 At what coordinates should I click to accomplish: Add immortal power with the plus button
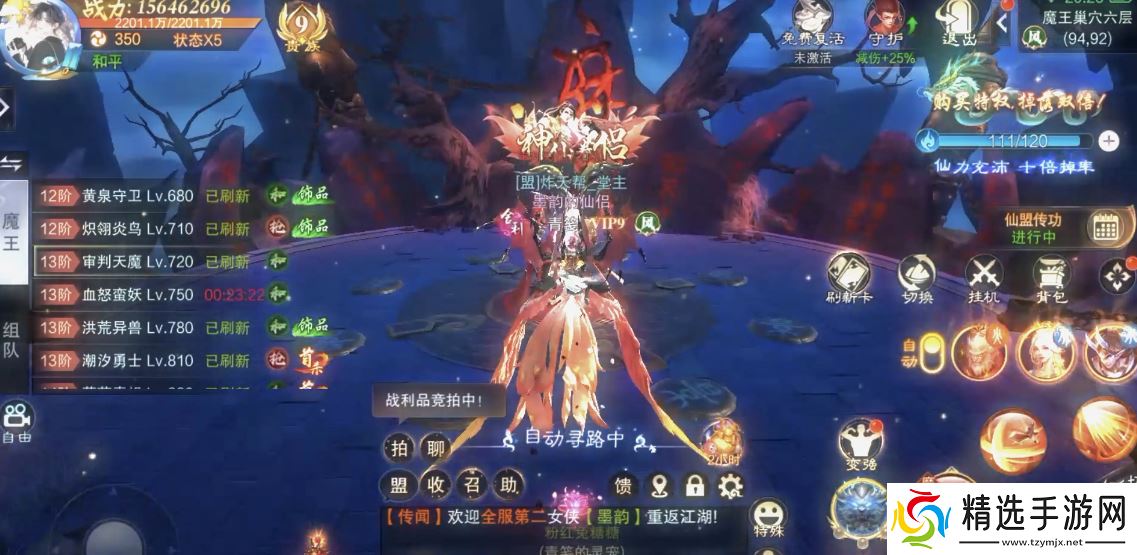tap(1108, 140)
